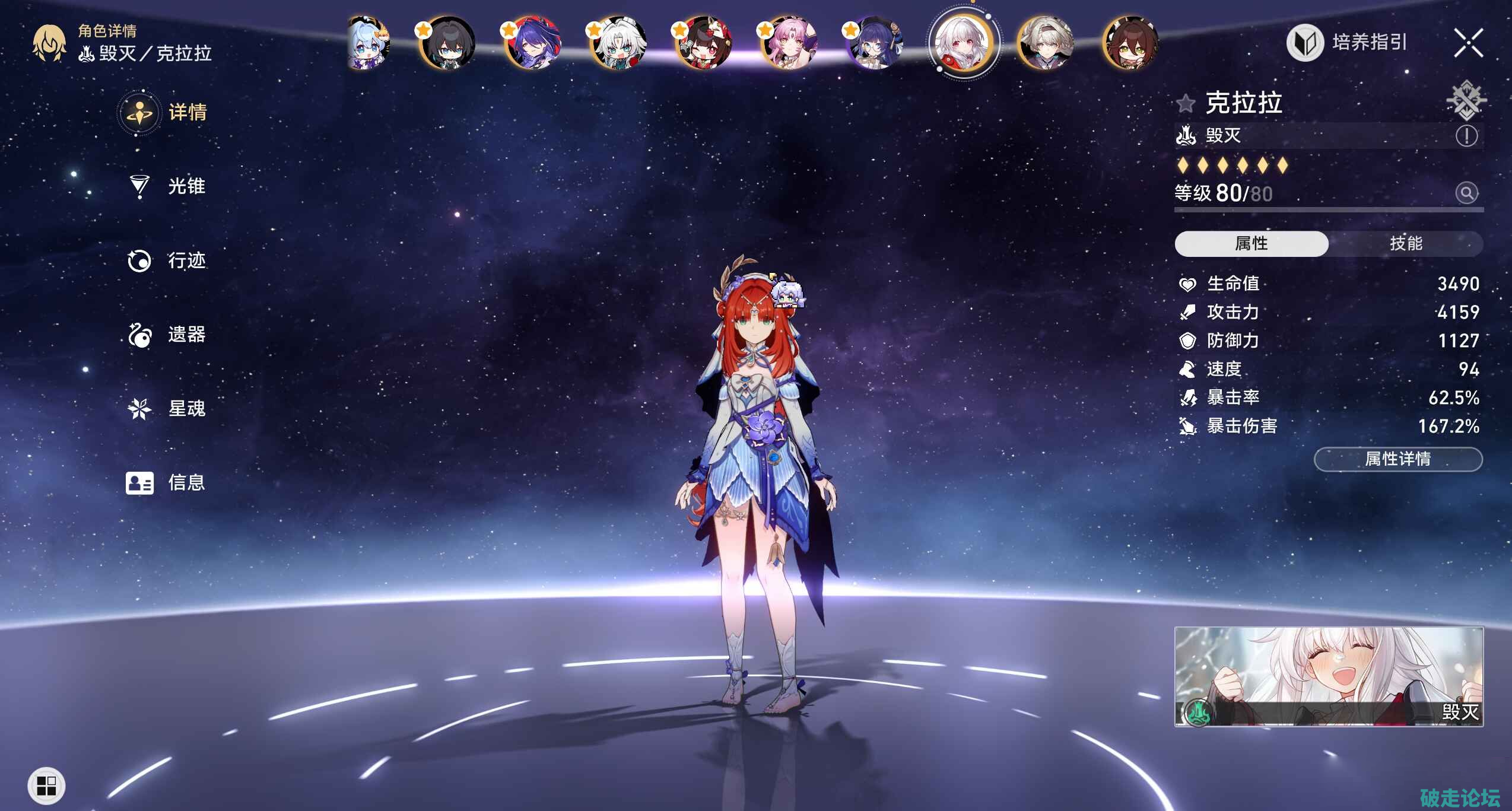Screen dimensions: 1512x811
Task: Show the 毁灭 path info icon
Action: coord(1466,136)
